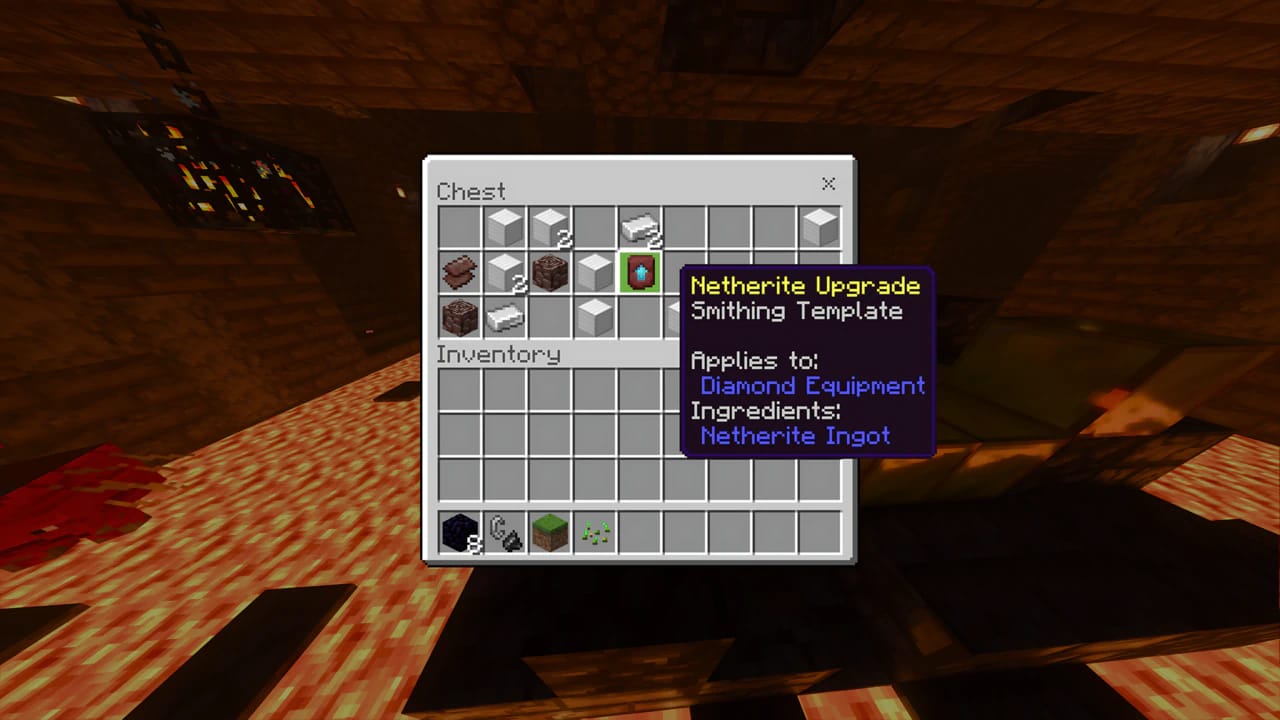Click the Inventory section label
1280x720 pixels.
[496, 354]
